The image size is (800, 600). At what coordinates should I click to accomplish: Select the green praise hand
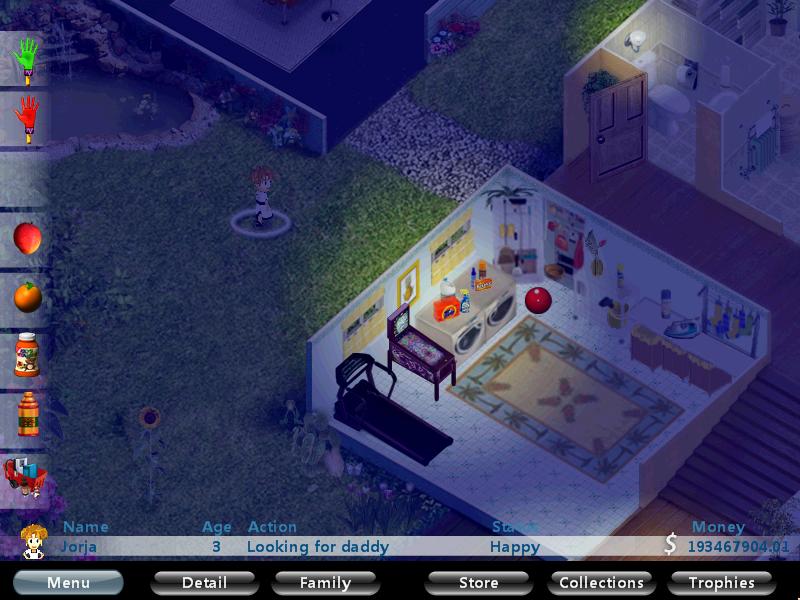27,59
